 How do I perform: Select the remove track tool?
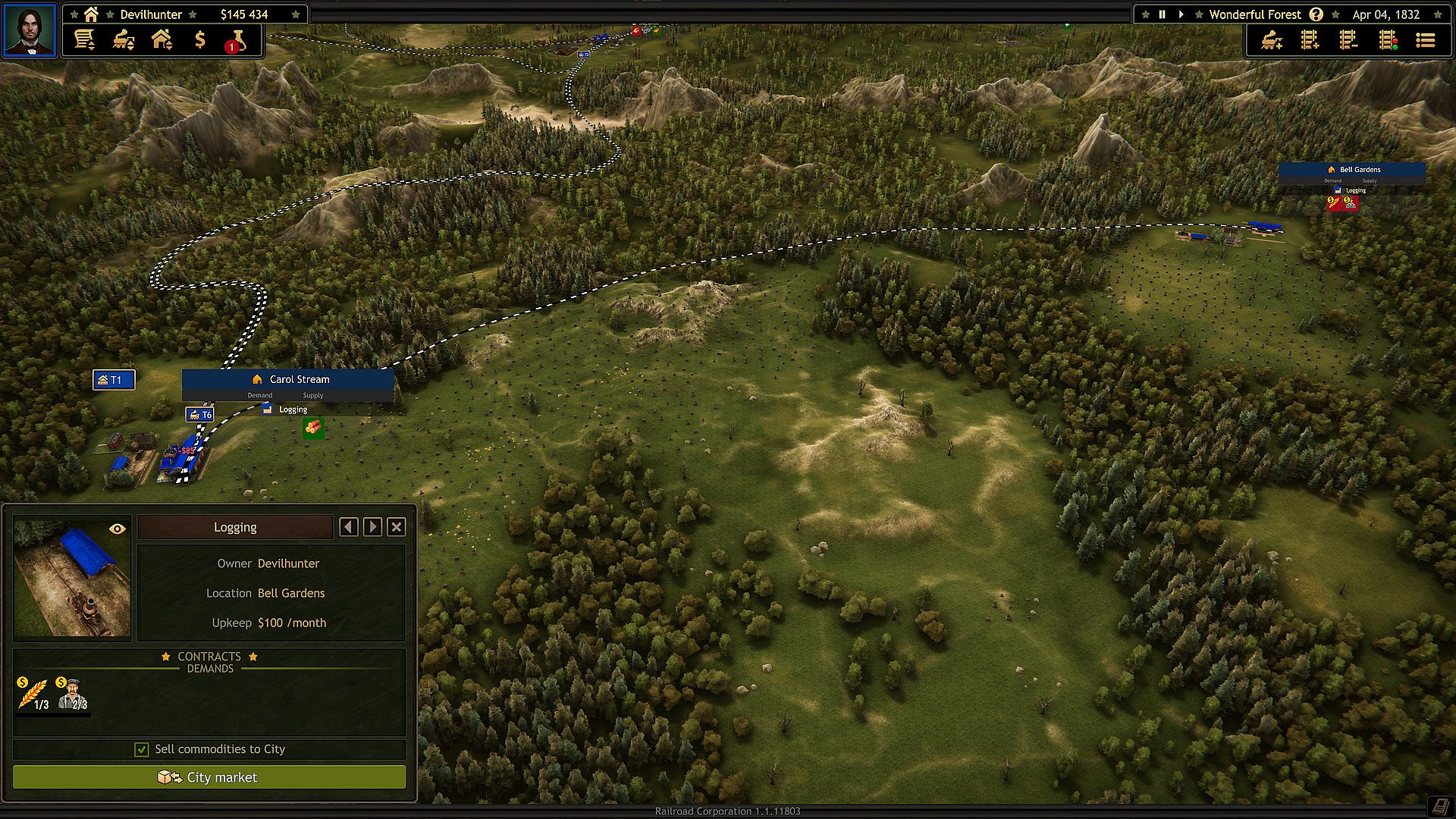pos(1348,40)
